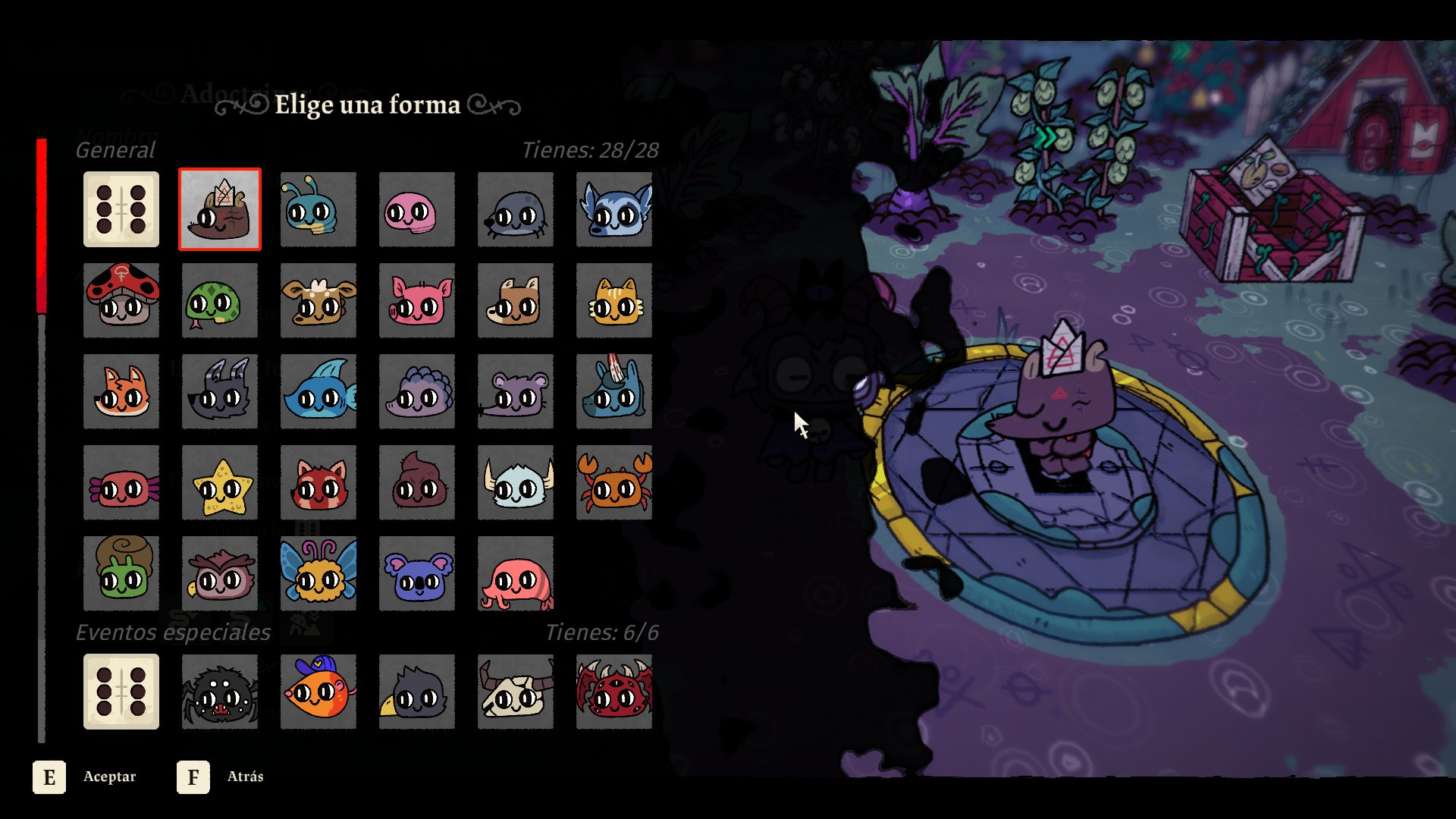
Task: Choose the crow special event form
Action: (417, 692)
